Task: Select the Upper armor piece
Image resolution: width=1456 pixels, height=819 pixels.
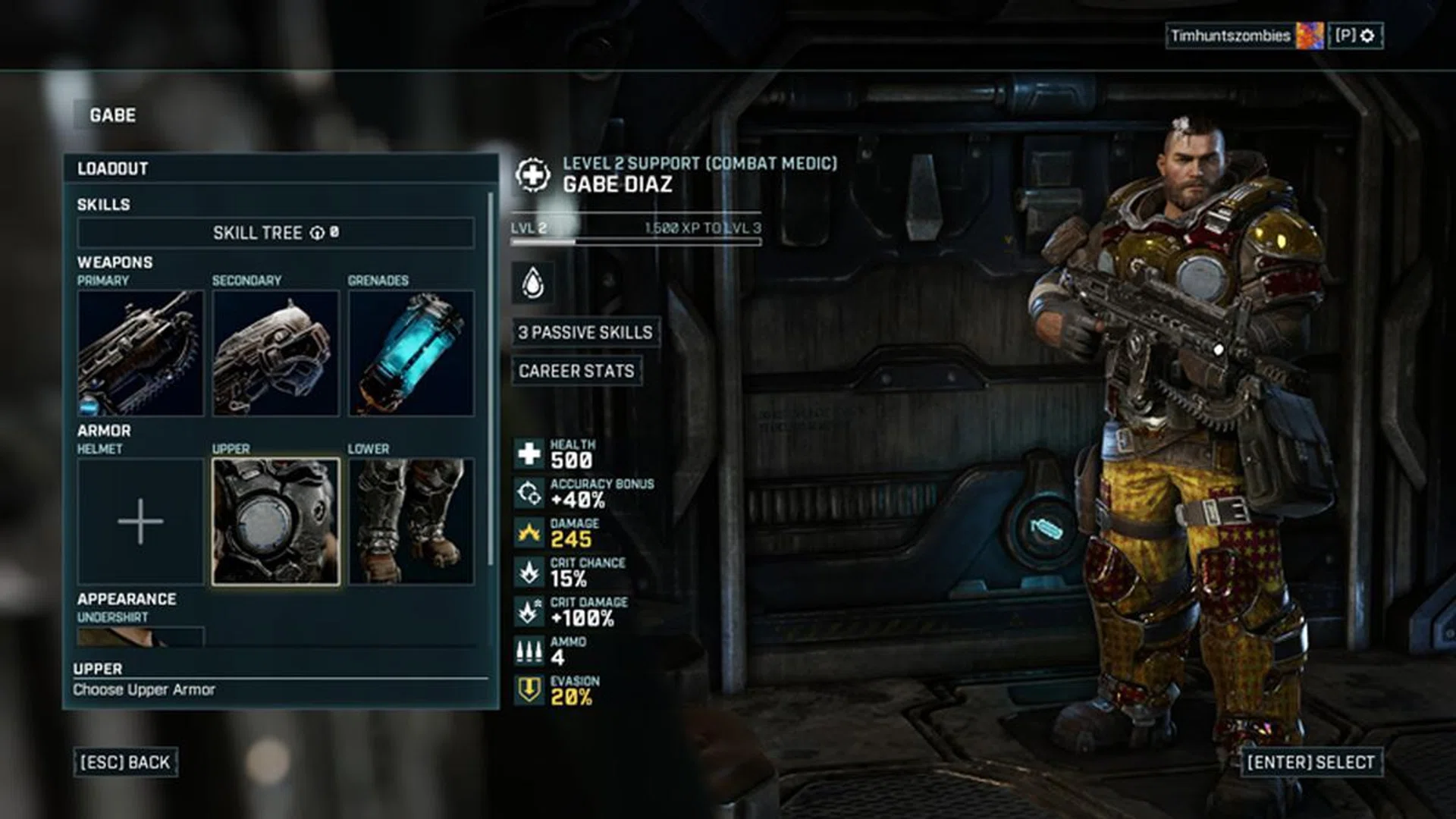Action: pyautogui.click(x=275, y=523)
